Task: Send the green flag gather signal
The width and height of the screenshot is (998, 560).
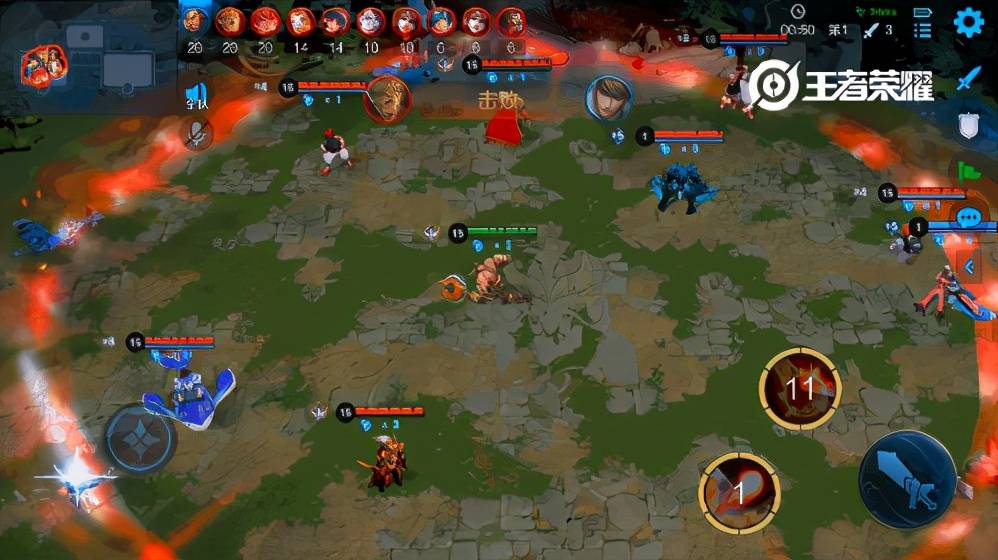Action: coord(967,171)
